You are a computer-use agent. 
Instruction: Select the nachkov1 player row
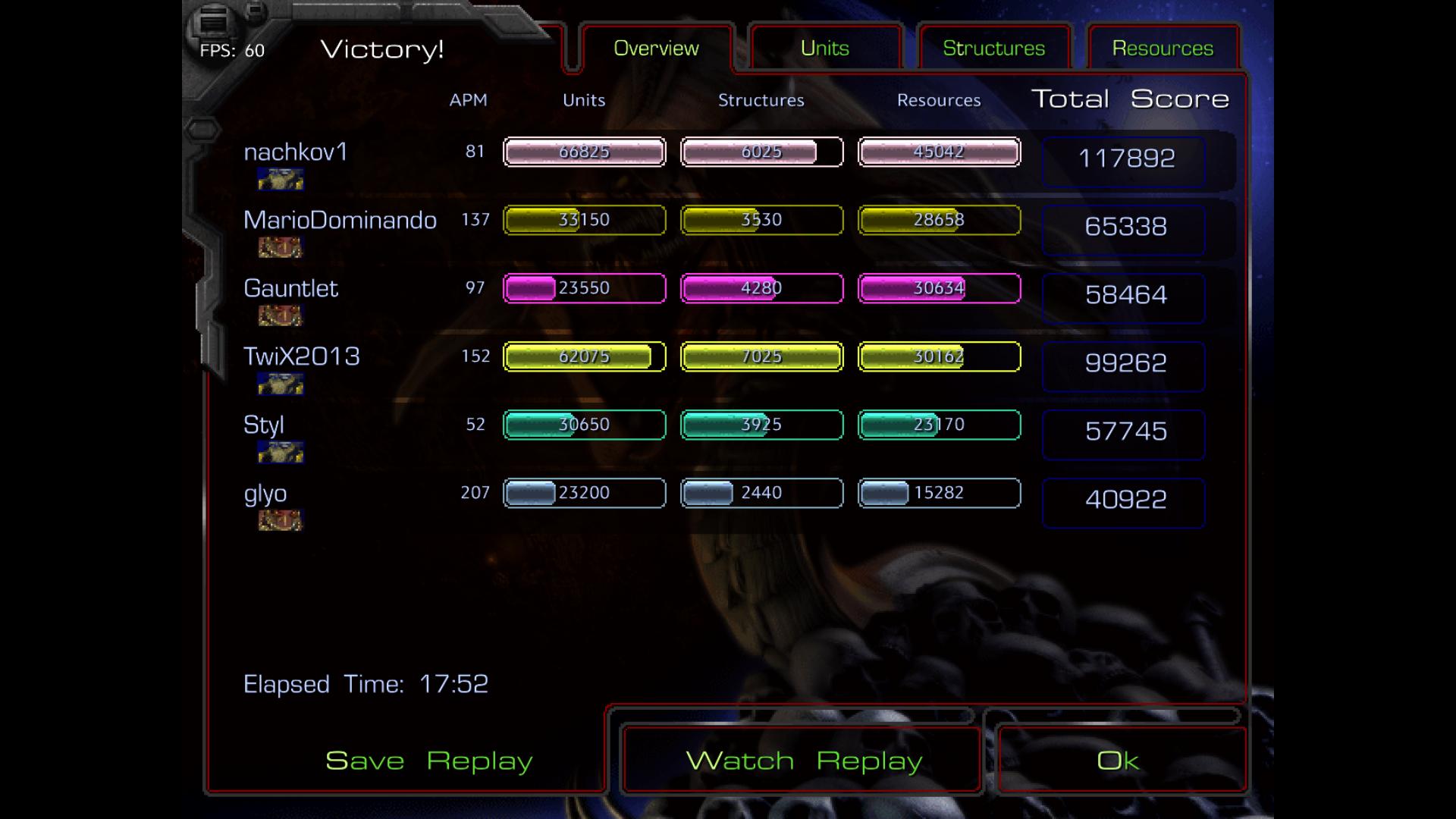(x=296, y=152)
